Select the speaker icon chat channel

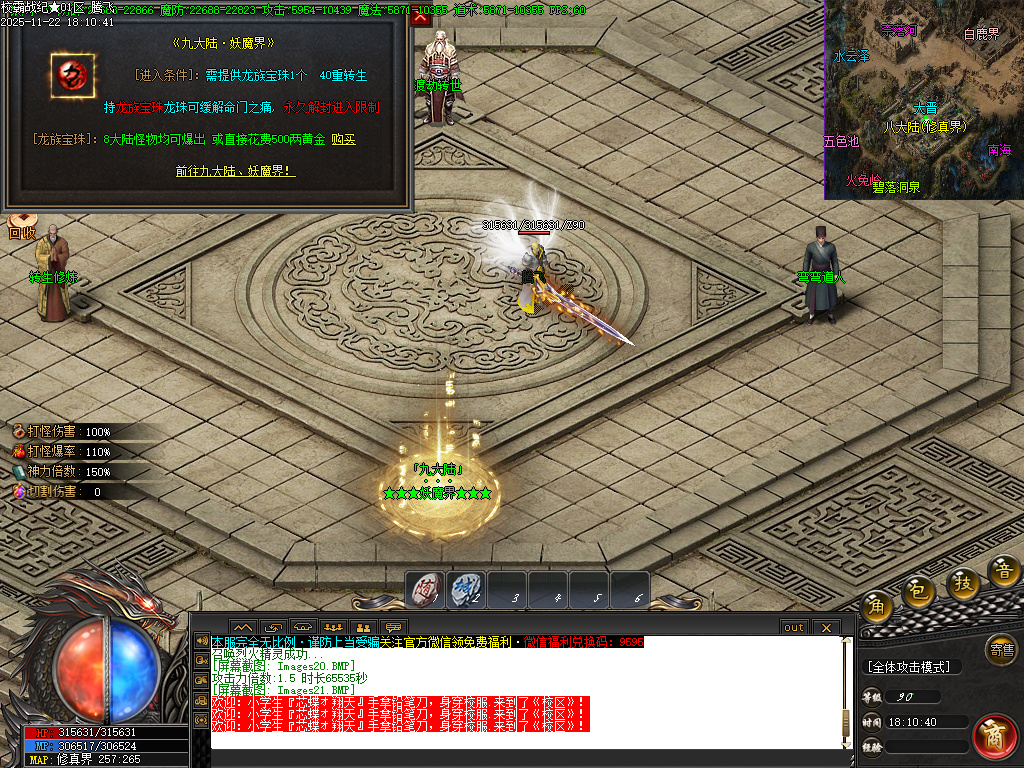201,641
